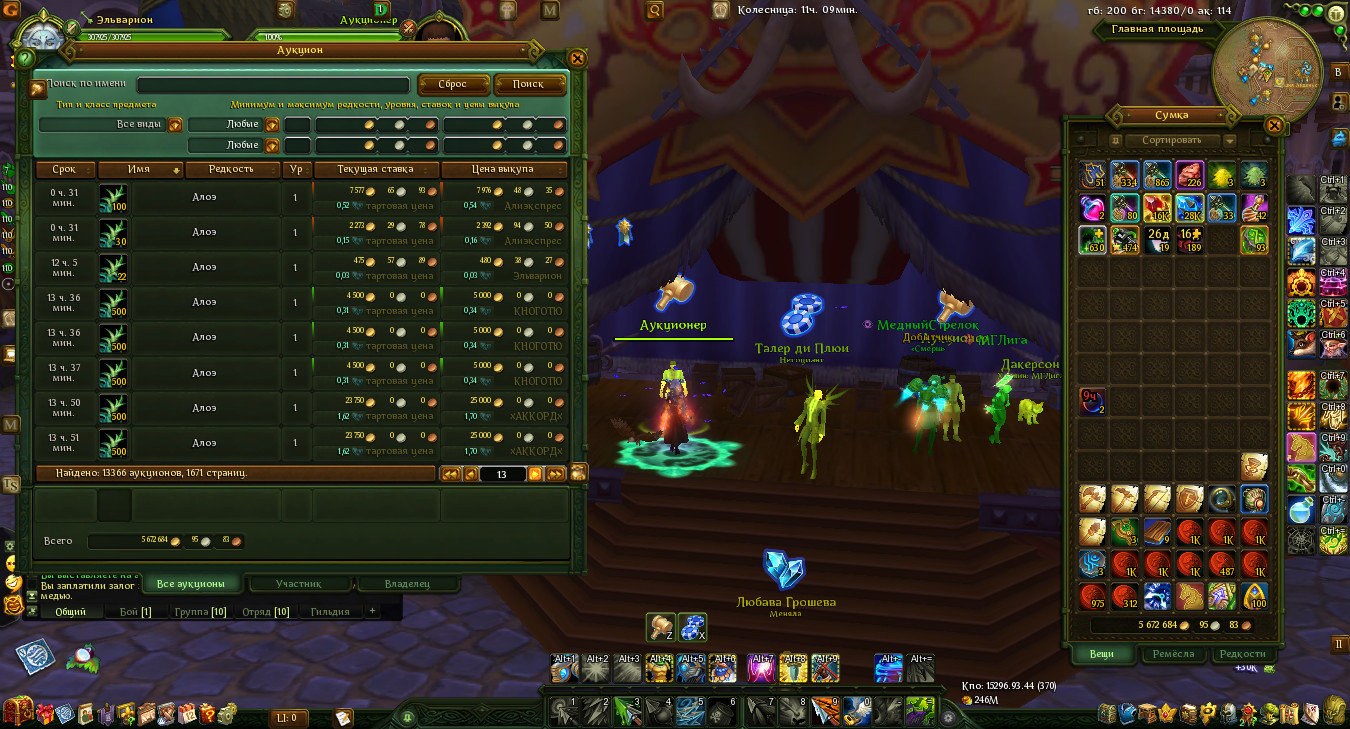1350x729 pixels.
Task: Jump to the first auction page
Action: (450, 474)
